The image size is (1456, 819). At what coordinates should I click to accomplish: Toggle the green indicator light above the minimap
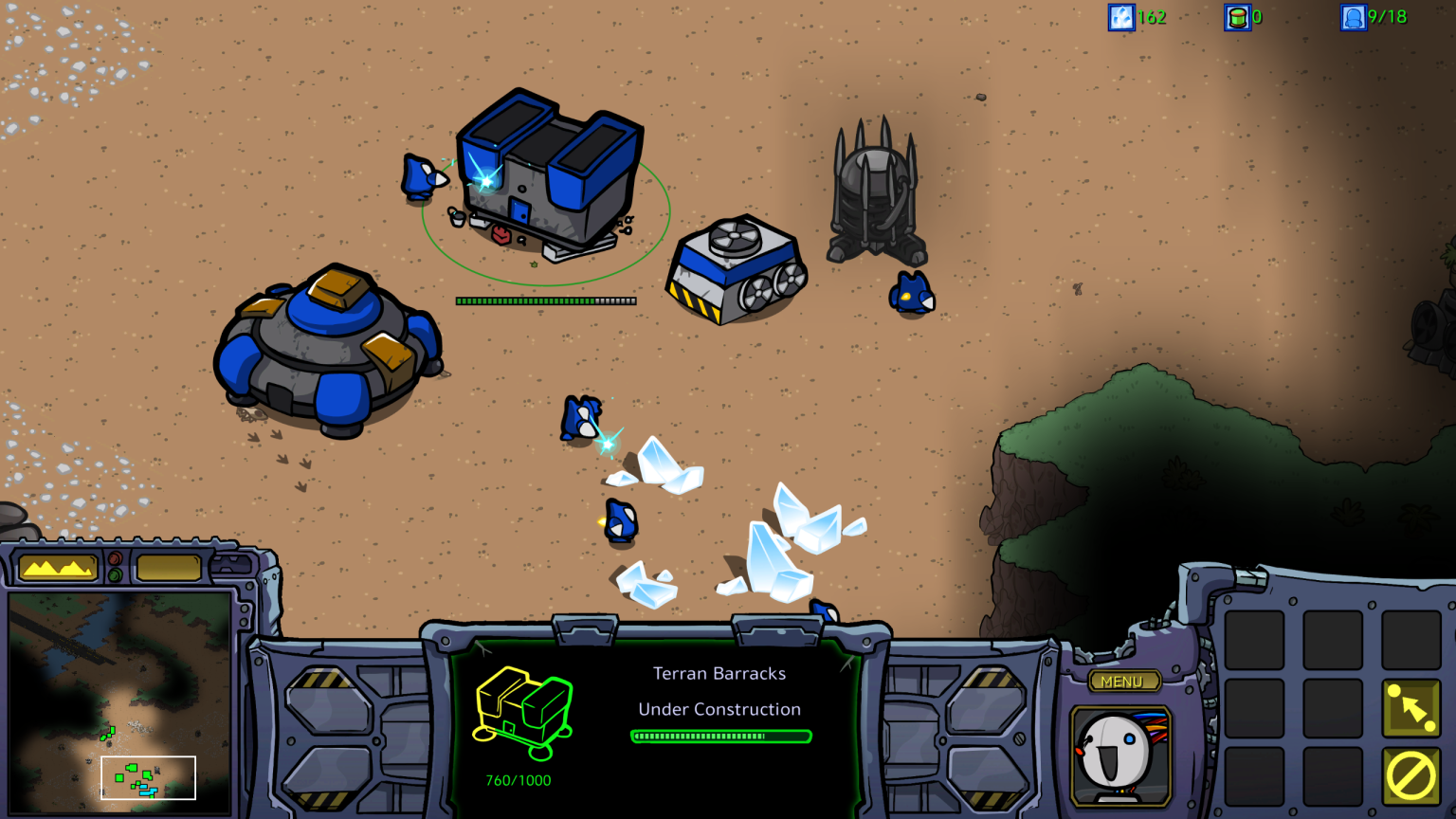coord(115,574)
